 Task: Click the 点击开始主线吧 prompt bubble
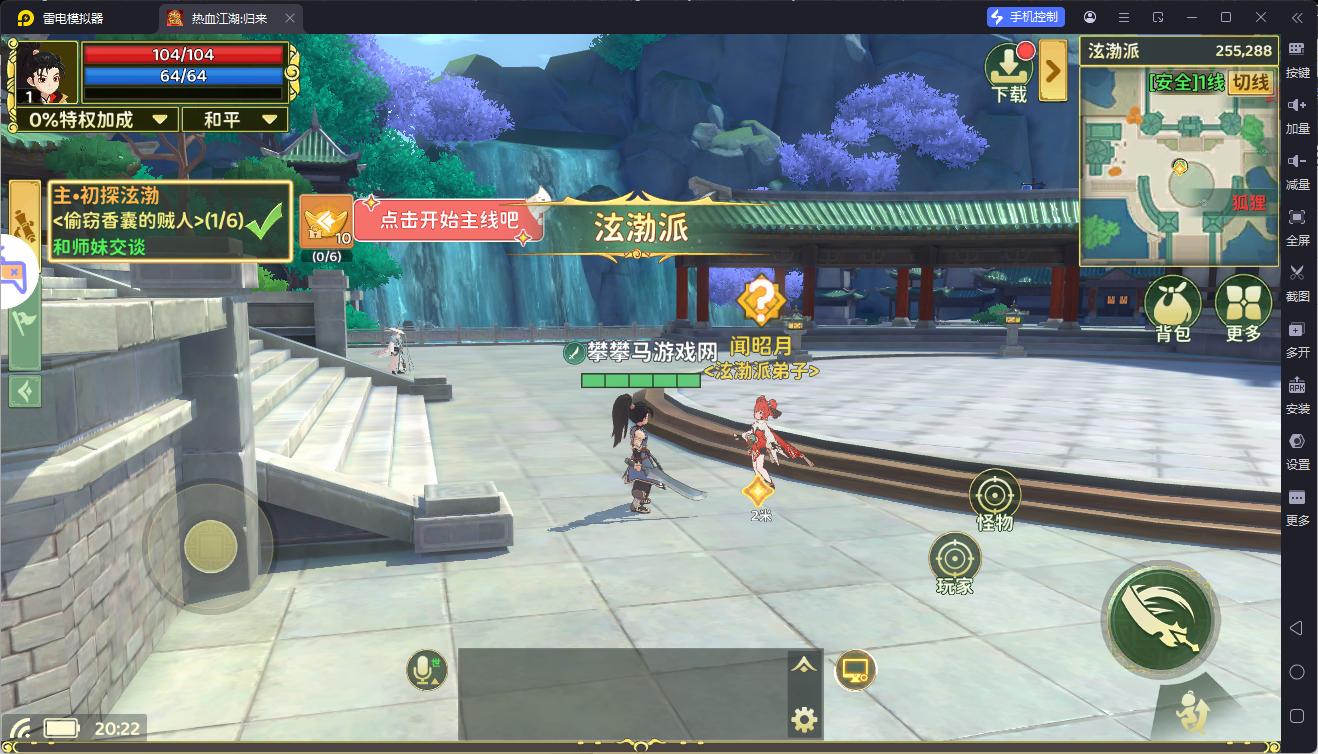coord(448,220)
